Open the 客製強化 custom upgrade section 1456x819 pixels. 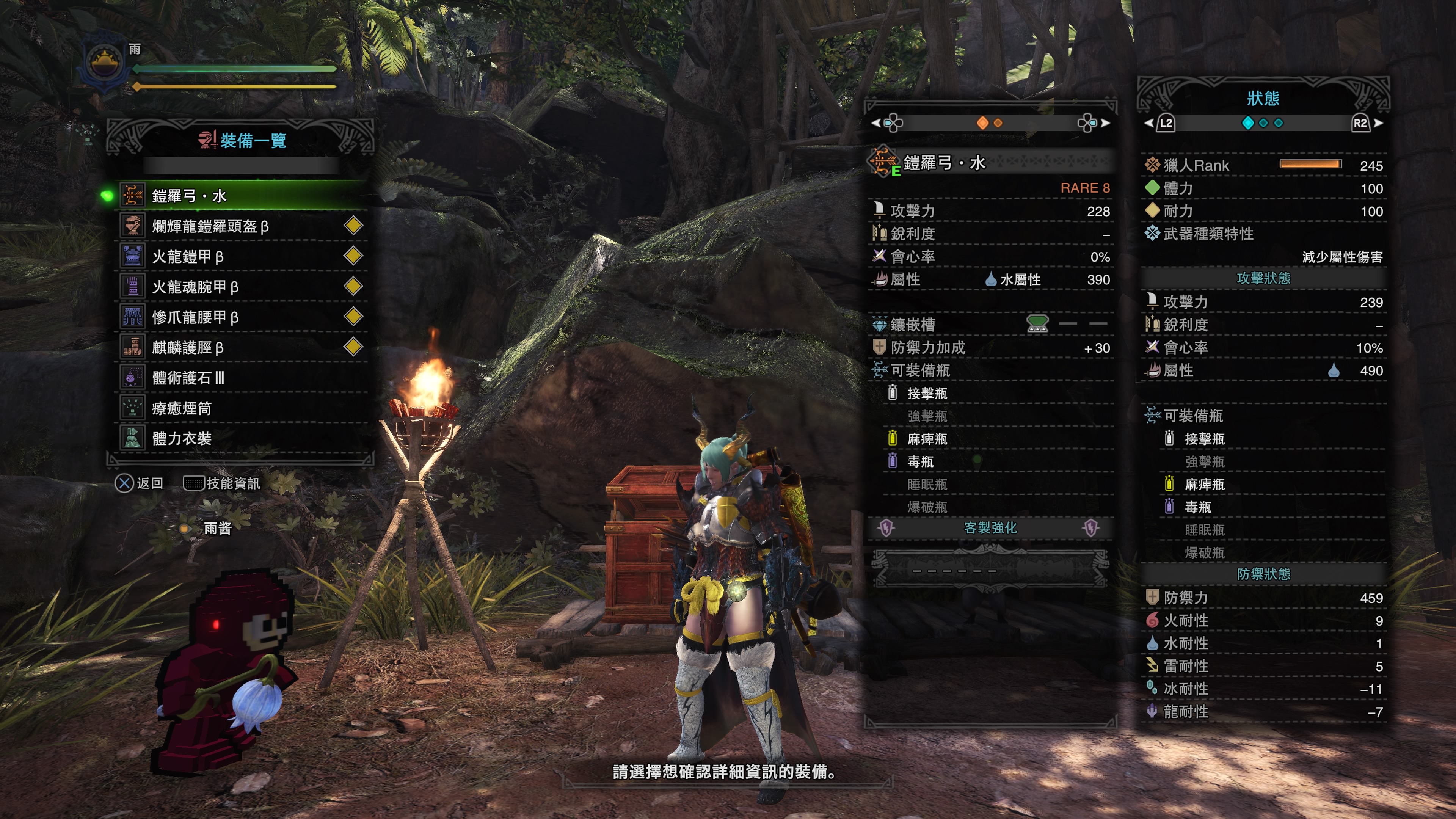click(x=990, y=528)
